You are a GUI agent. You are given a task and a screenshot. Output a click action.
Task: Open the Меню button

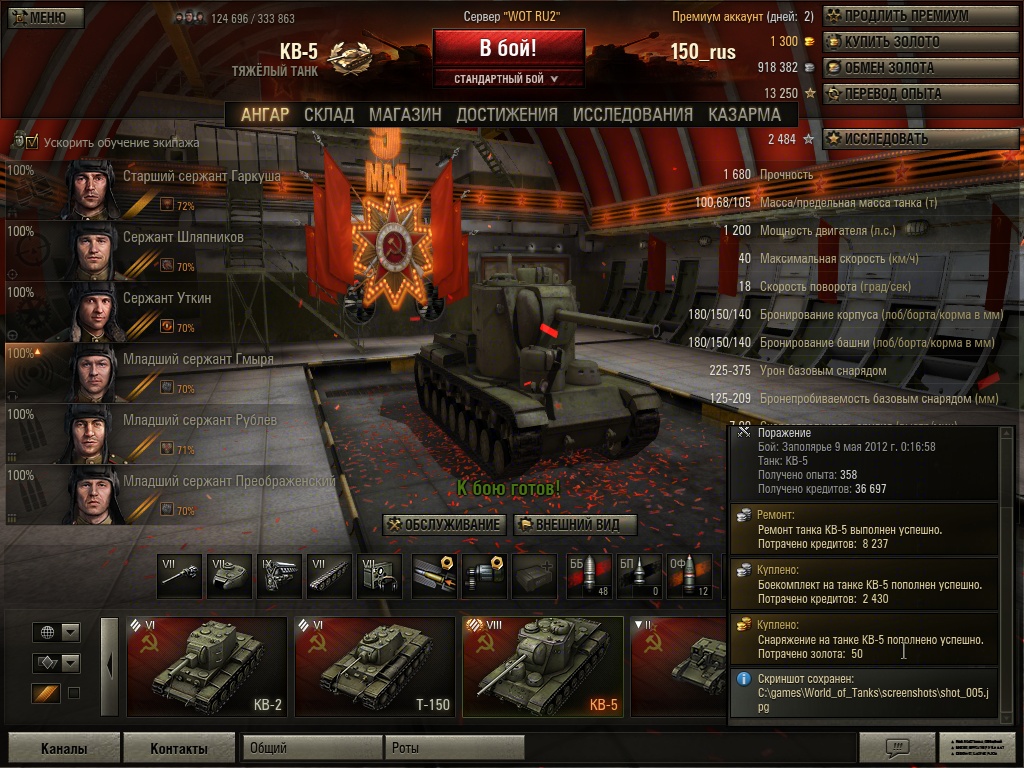38,17
